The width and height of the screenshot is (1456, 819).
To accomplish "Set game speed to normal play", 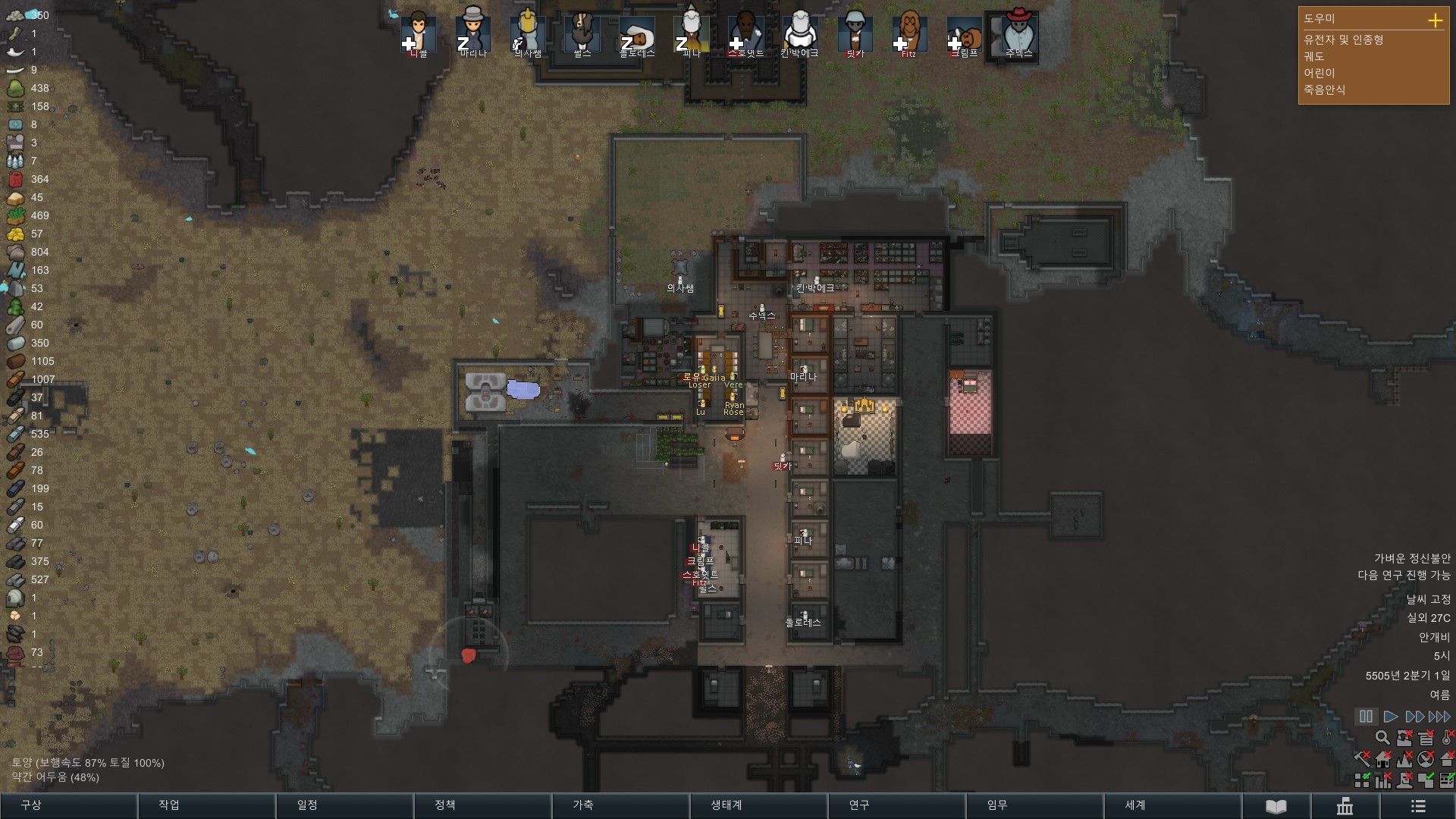I will coord(1391,717).
